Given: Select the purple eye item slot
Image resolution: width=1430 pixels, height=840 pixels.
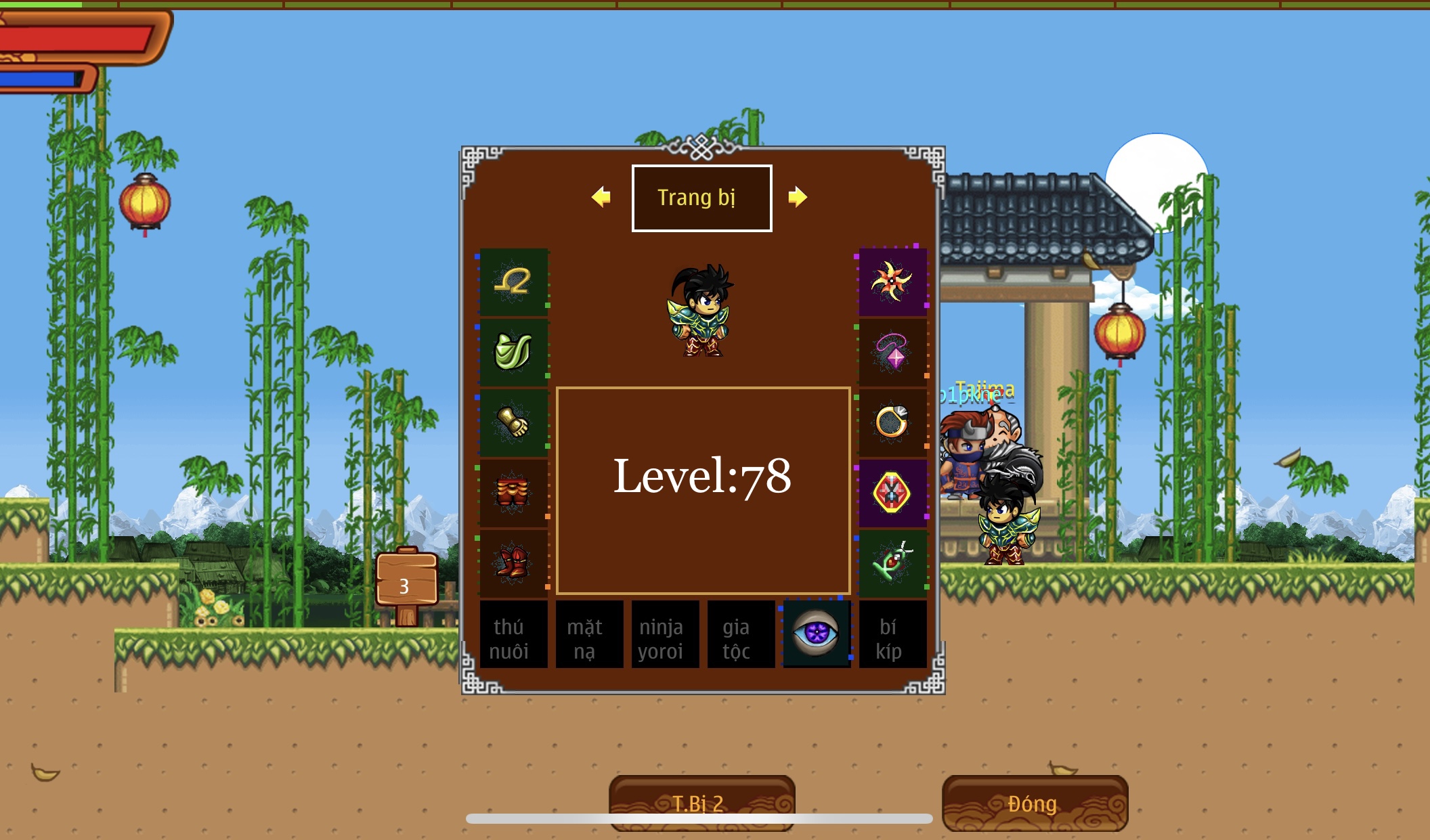Looking at the screenshot, I should pos(817,634).
